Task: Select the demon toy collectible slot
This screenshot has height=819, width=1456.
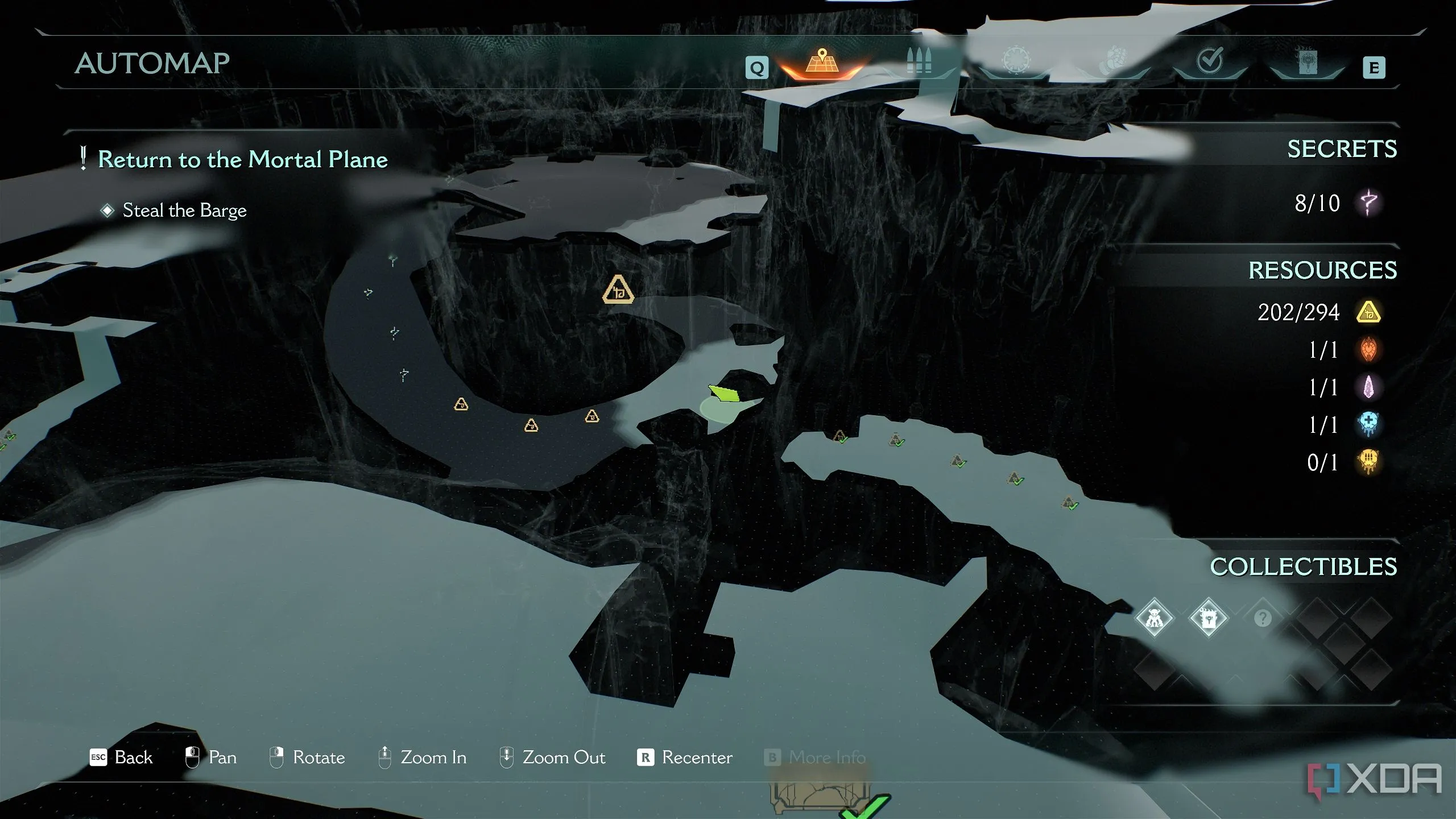Action: coord(1154,618)
